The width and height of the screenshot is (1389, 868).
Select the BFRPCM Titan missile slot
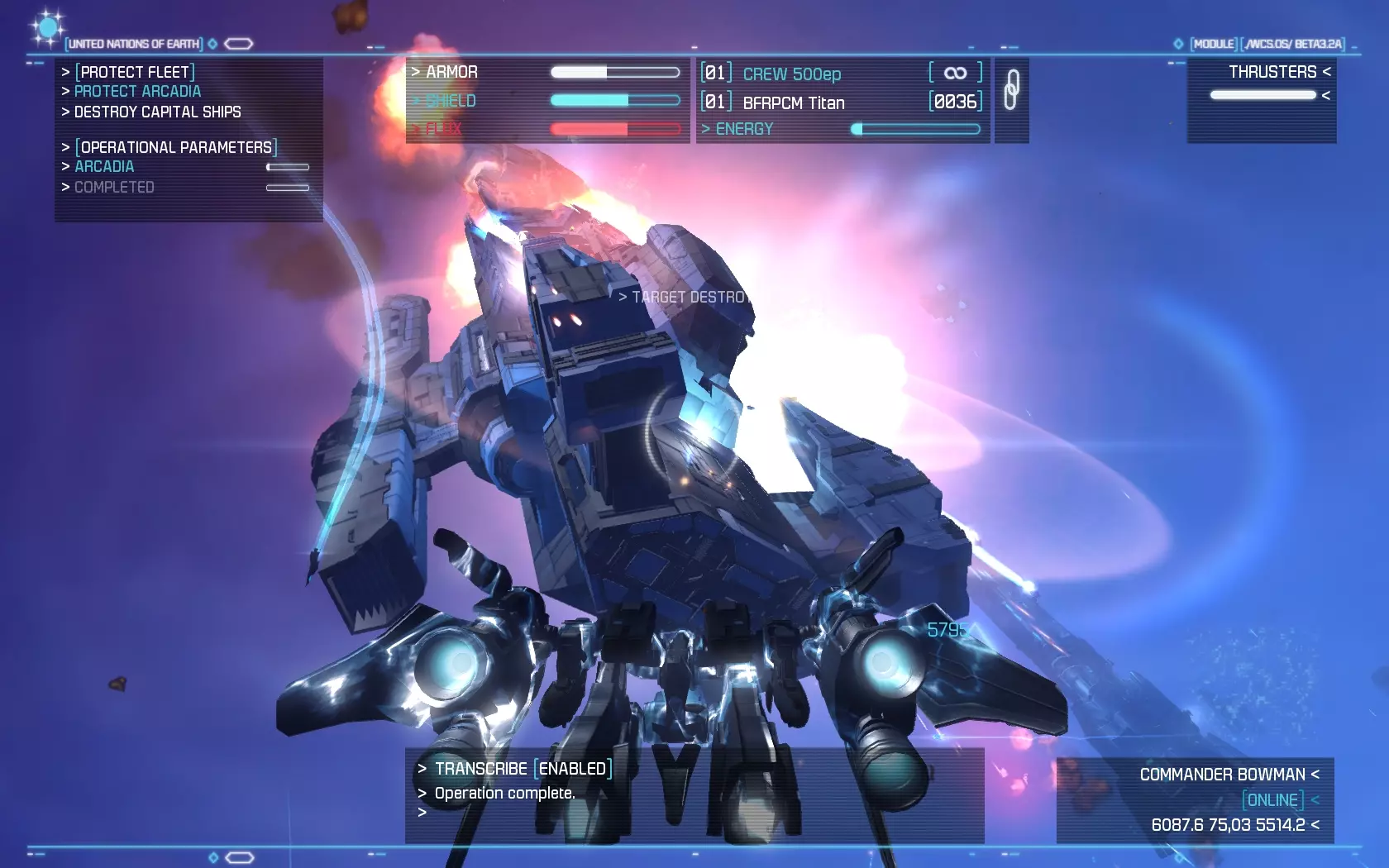coord(793,103)
